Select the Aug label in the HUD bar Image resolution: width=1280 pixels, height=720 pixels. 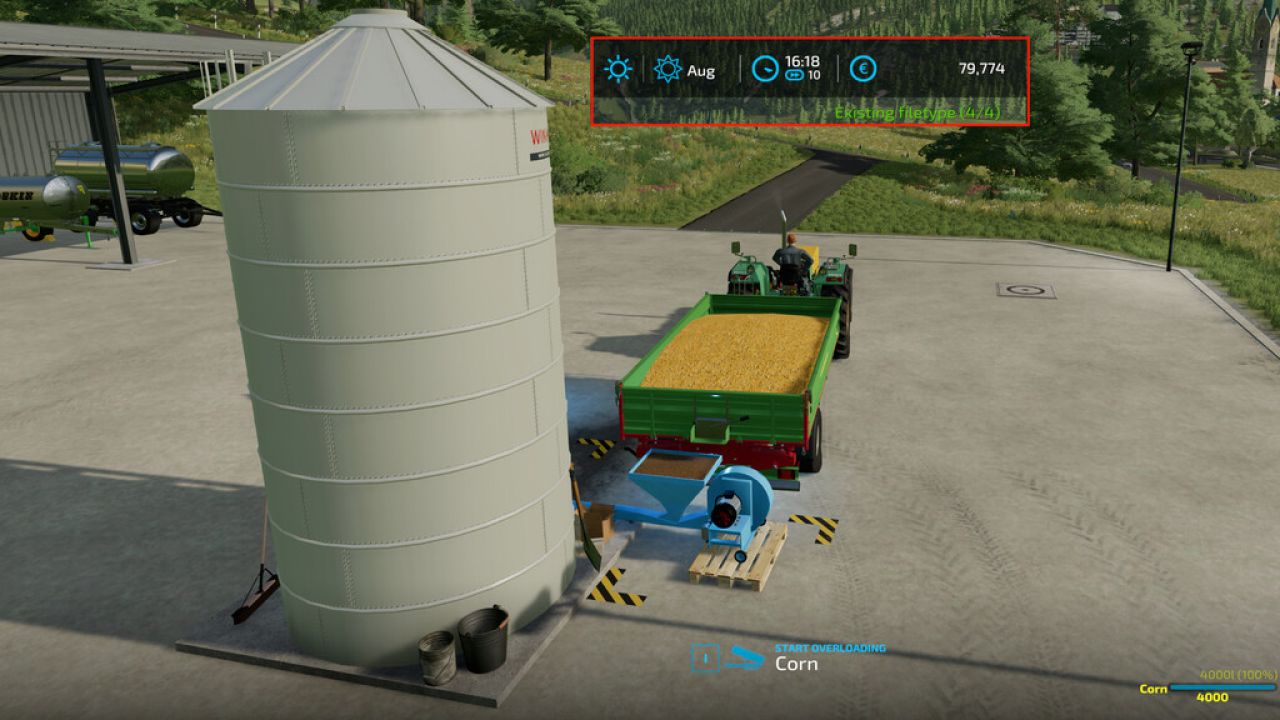pyautogui.click(x=703, y=71)
